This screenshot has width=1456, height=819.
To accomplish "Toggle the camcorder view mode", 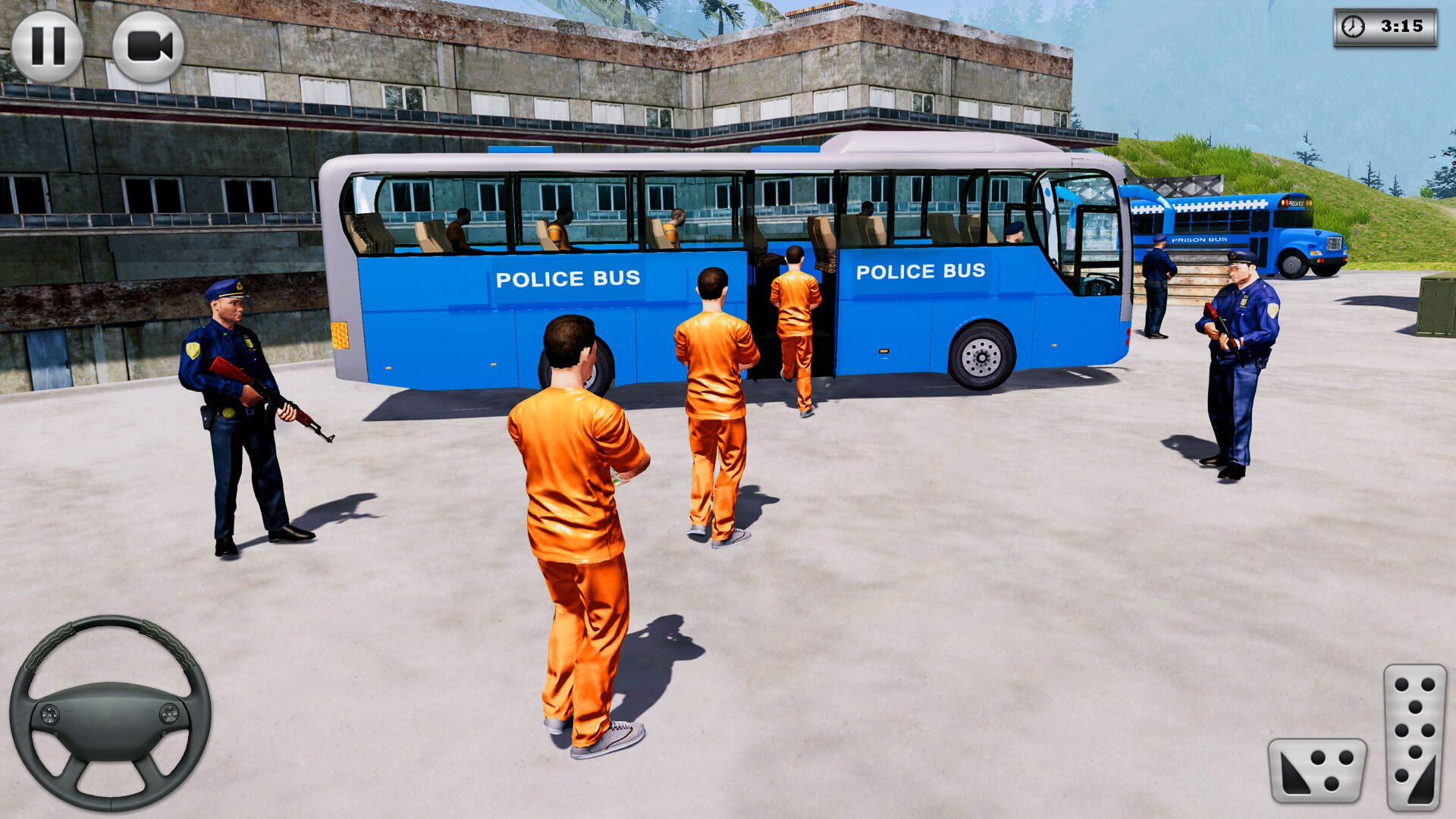I will (x=146, y=45).
